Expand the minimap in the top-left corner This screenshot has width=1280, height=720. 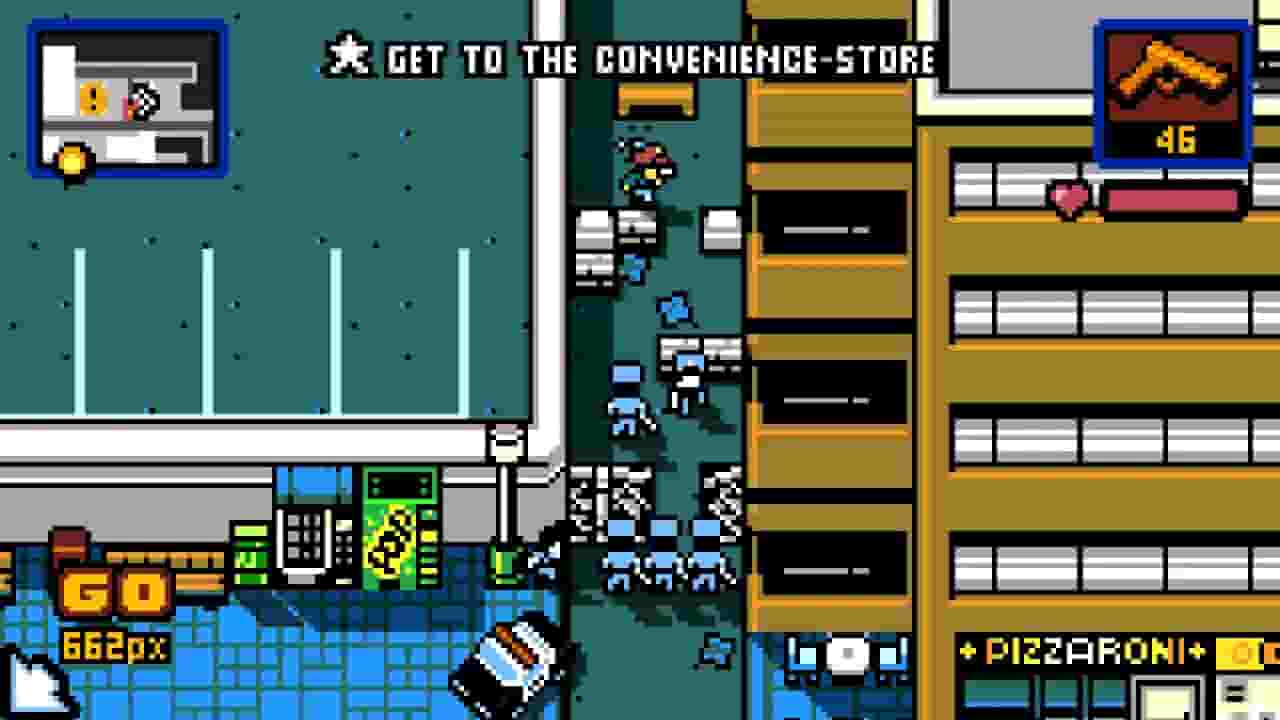point(127,100)
